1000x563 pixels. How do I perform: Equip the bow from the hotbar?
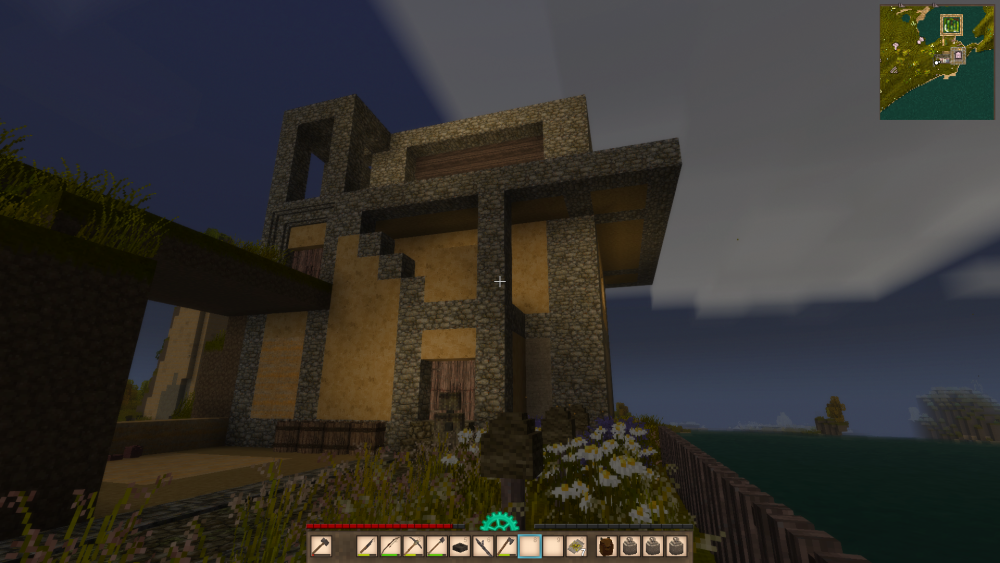pyautogui.click(x=391, y=546)
